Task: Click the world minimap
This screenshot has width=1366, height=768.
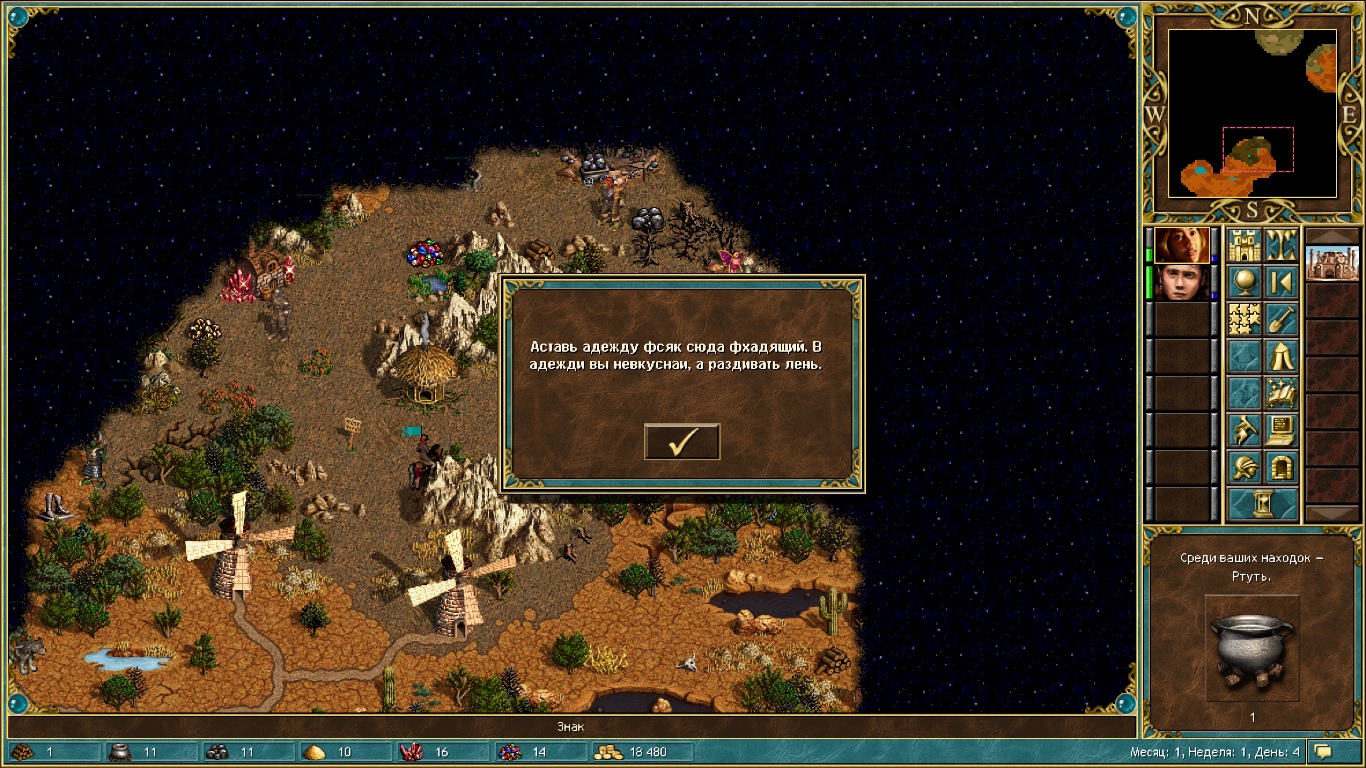Action: [1252, 112]
